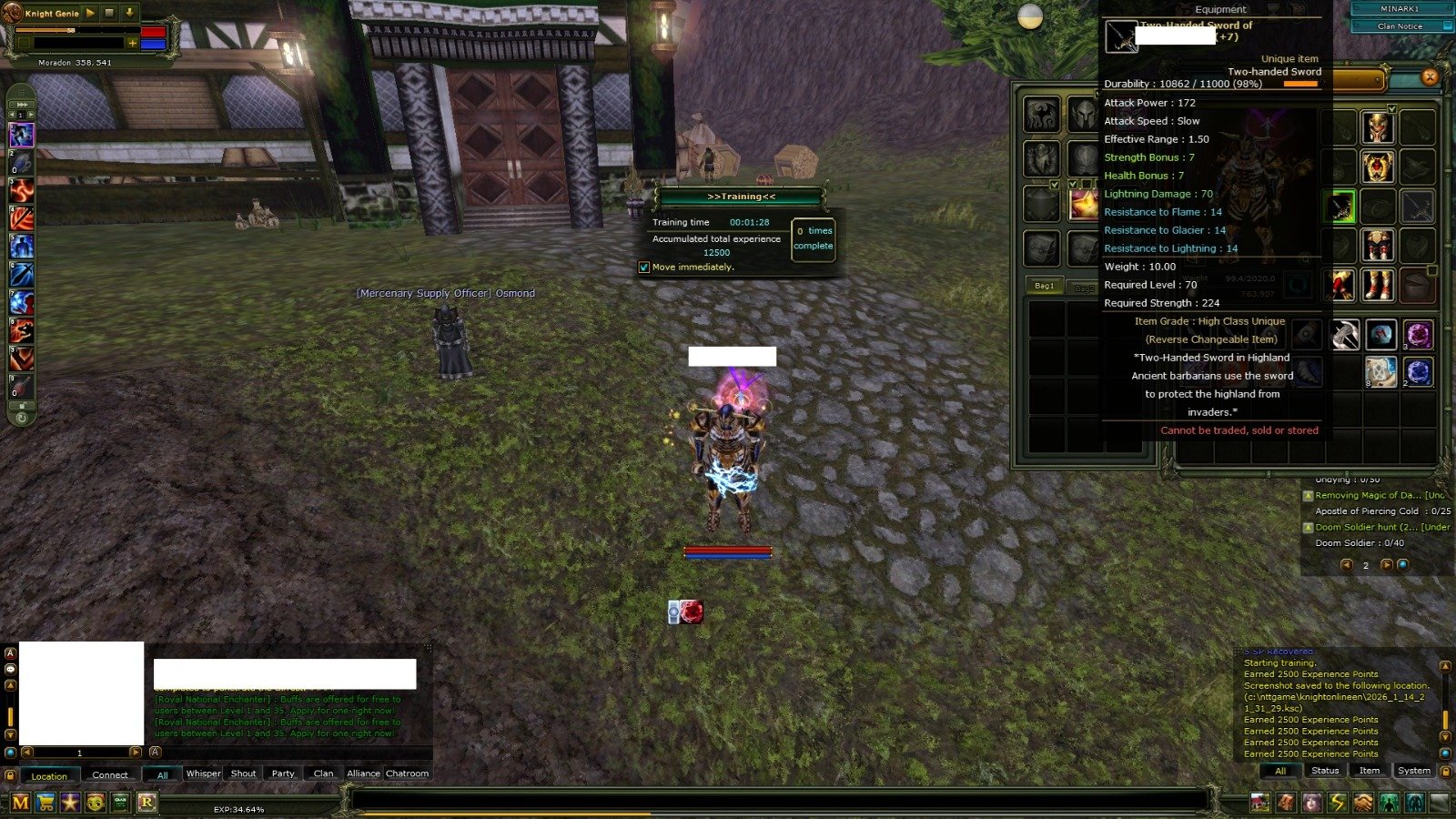Click the top skill icon in left sidebar hotbar
1456x819 pixels.
[20, 135]
